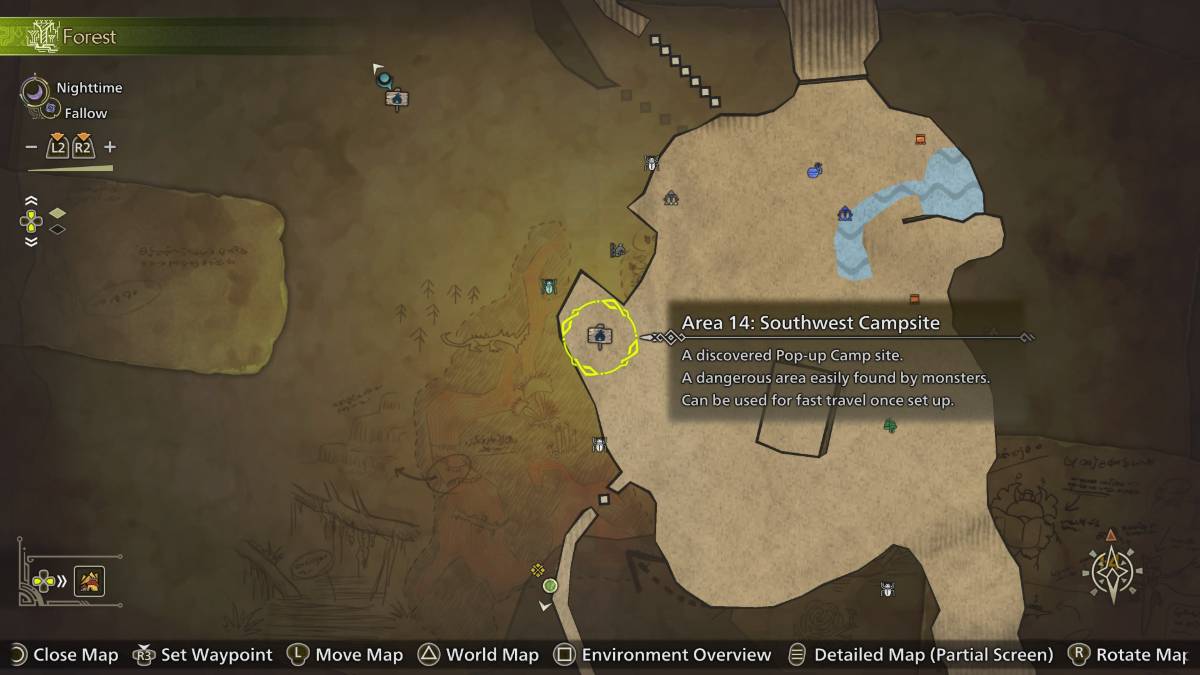Image resolution: width=1200 pixels, height=675 pixels.
Task: Open the Detailed Map (Partial Screen) view
Action: coord(921,655)
